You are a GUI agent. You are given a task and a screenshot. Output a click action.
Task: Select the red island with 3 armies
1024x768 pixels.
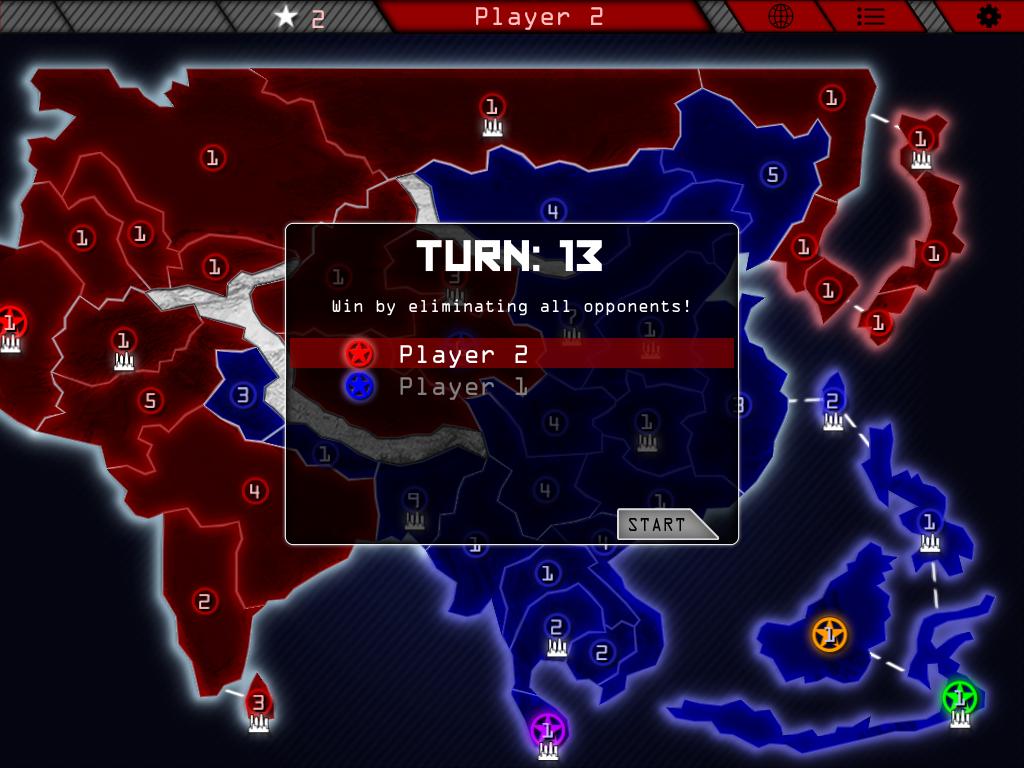click(258, 702)
